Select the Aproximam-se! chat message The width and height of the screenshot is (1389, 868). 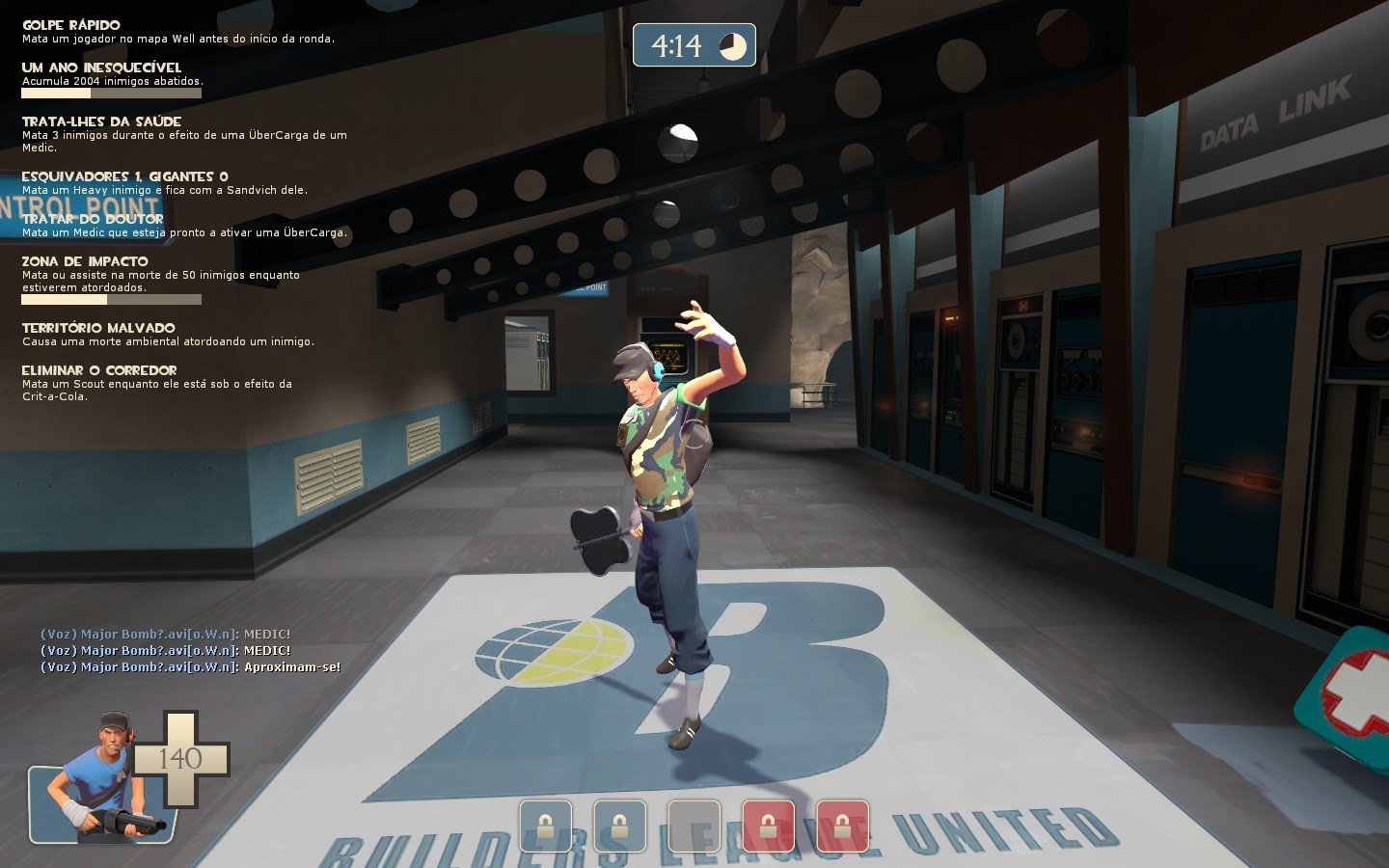coord(190,667)
